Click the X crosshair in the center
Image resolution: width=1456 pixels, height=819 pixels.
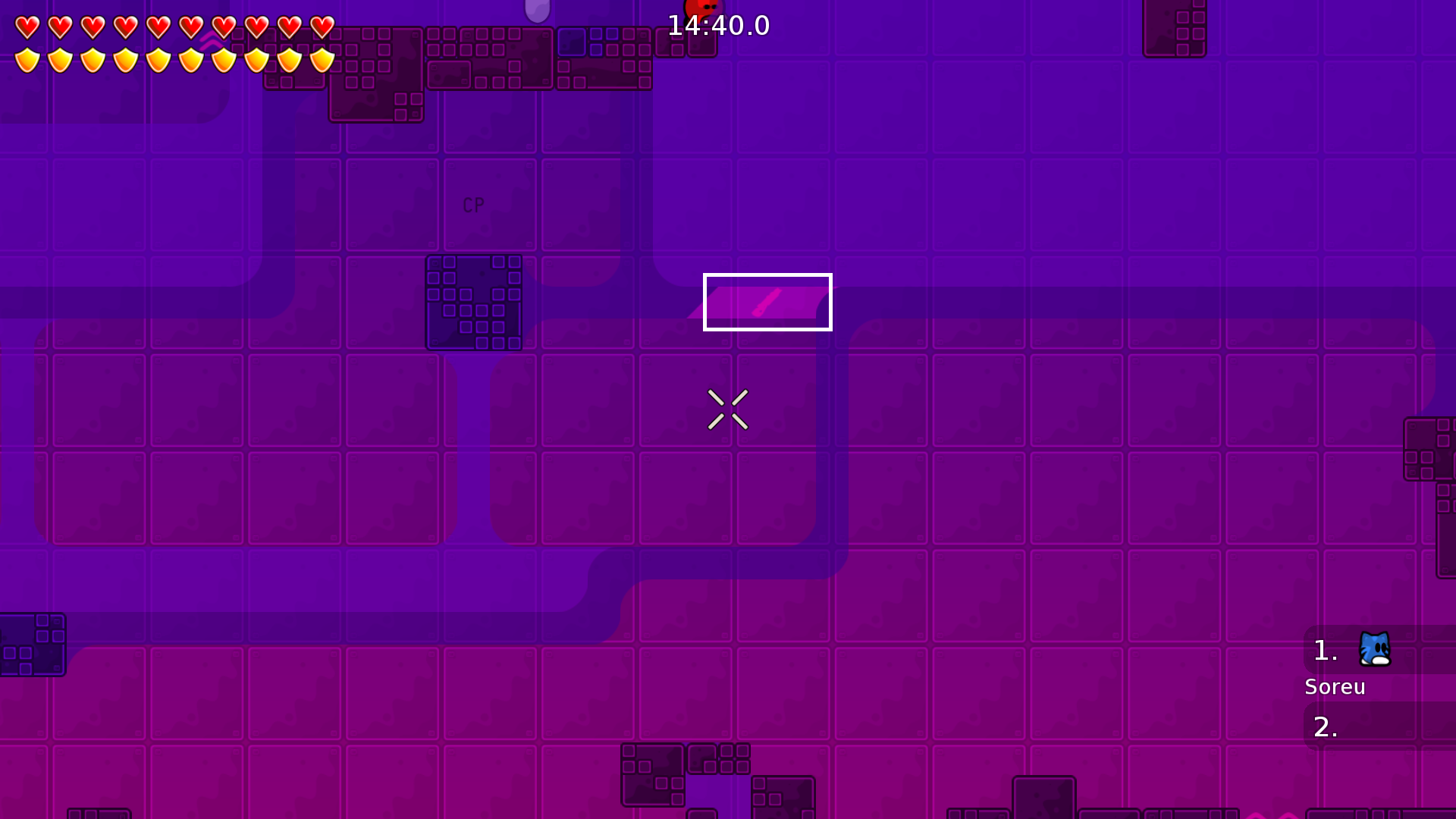[728, 409]
